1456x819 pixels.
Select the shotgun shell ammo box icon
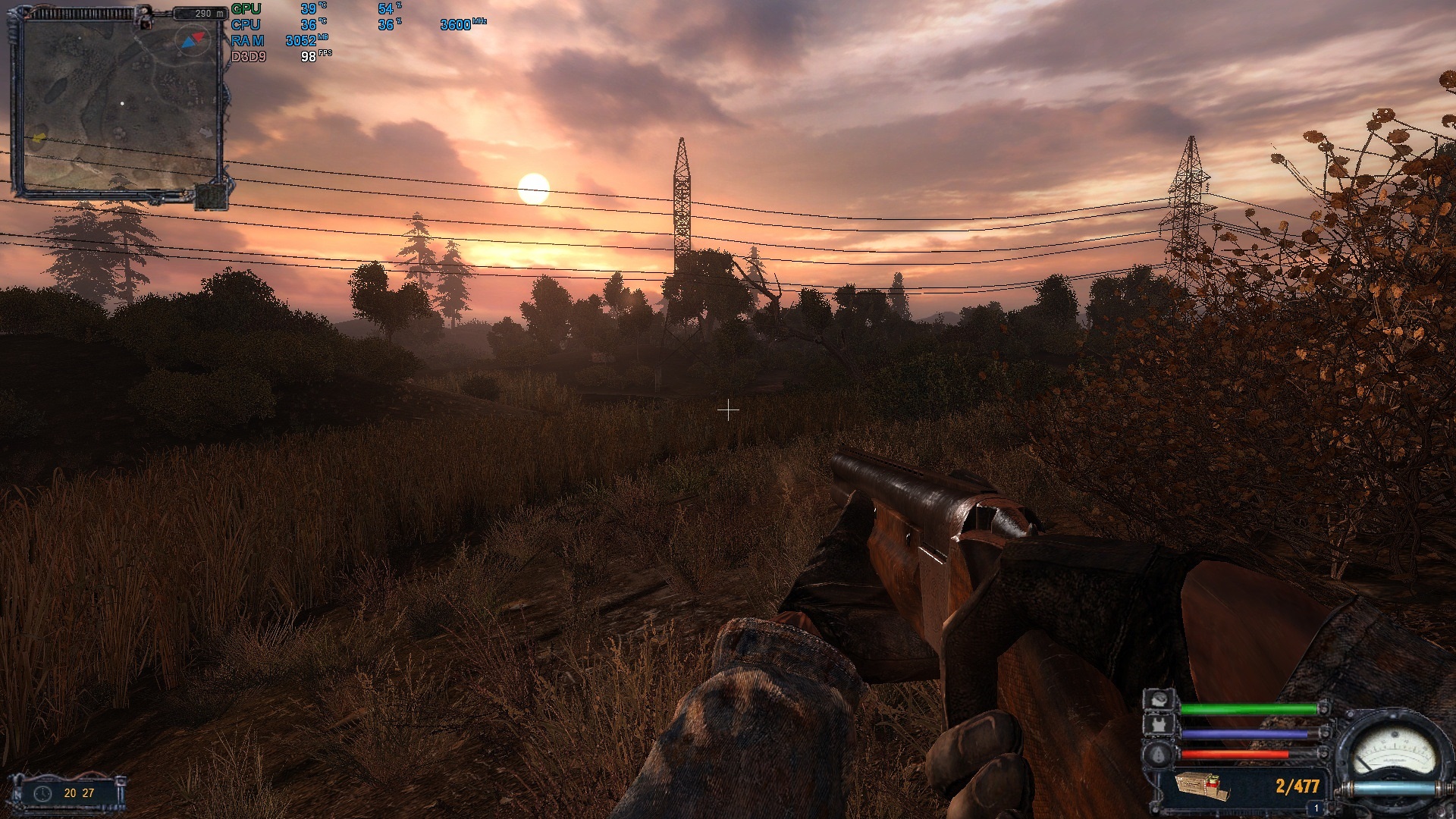[x=1202, y=786]
